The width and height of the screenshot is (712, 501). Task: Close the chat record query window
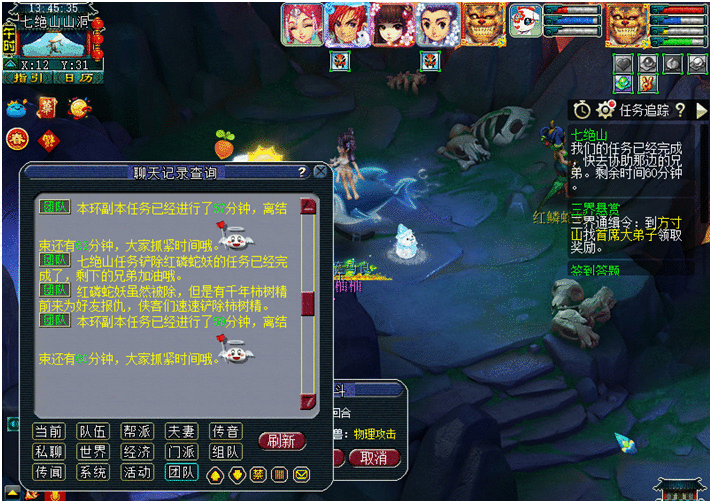[x=320, y=172]
